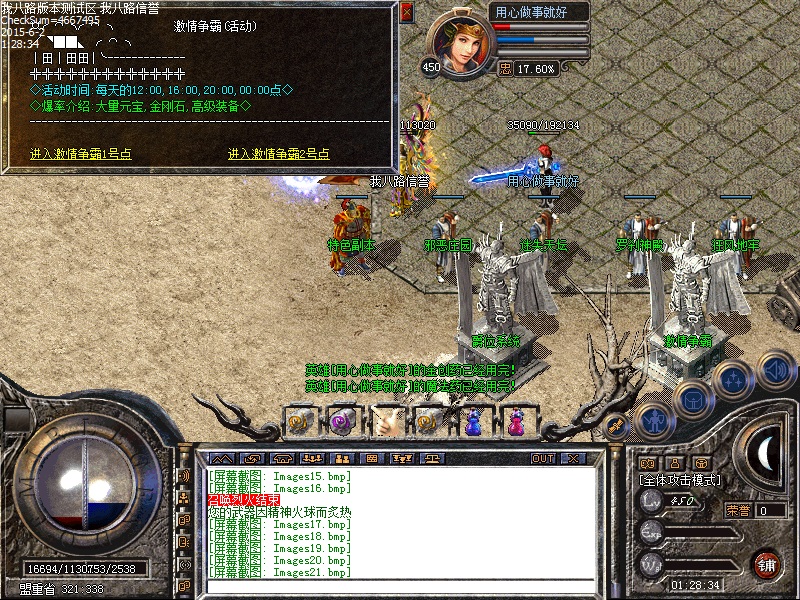Screen dimensions: 800x600
Task: Click inside the chat message log
Action: coord(400,522)
